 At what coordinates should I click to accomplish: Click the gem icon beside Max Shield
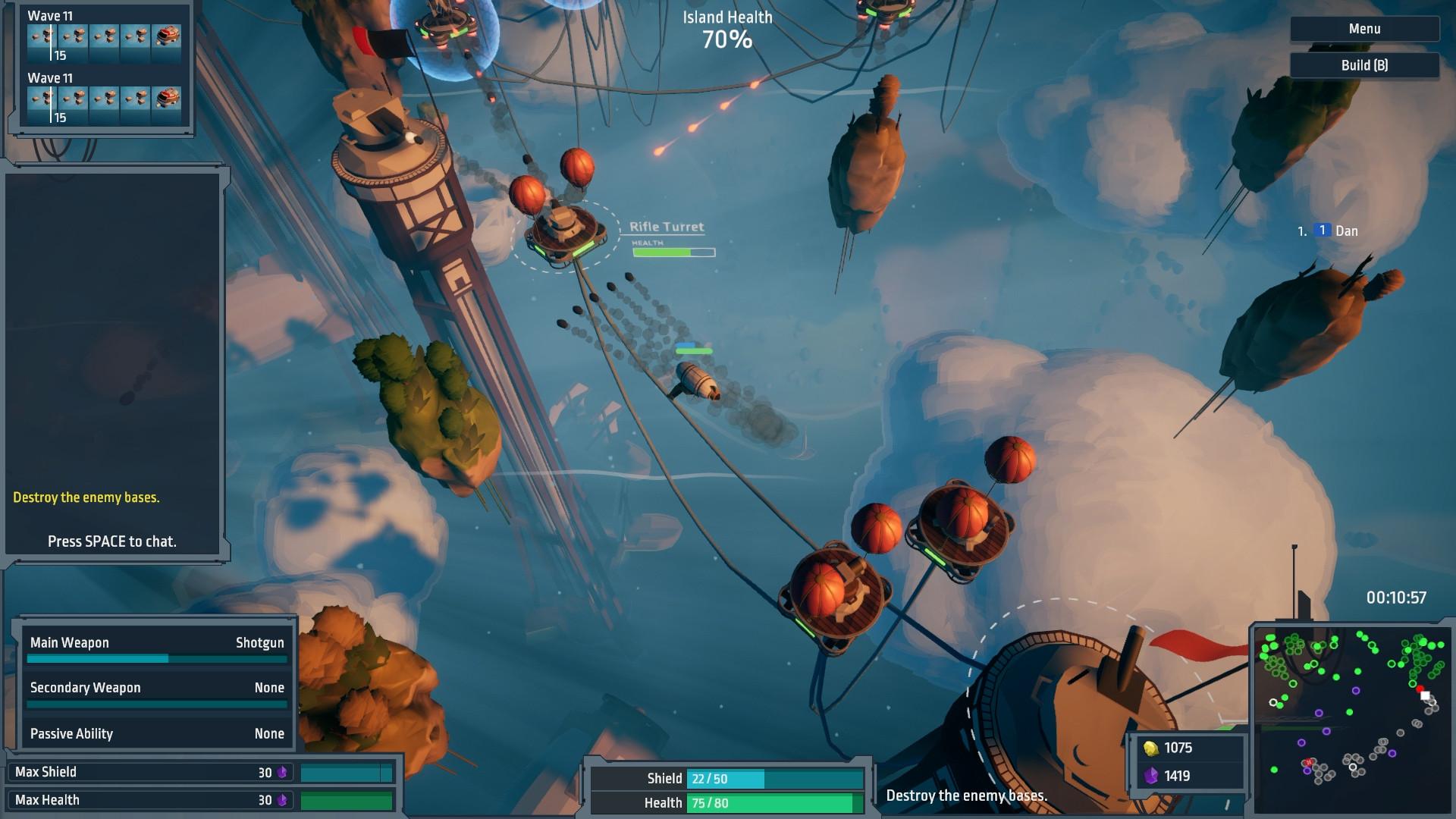(x=283, y=770)
